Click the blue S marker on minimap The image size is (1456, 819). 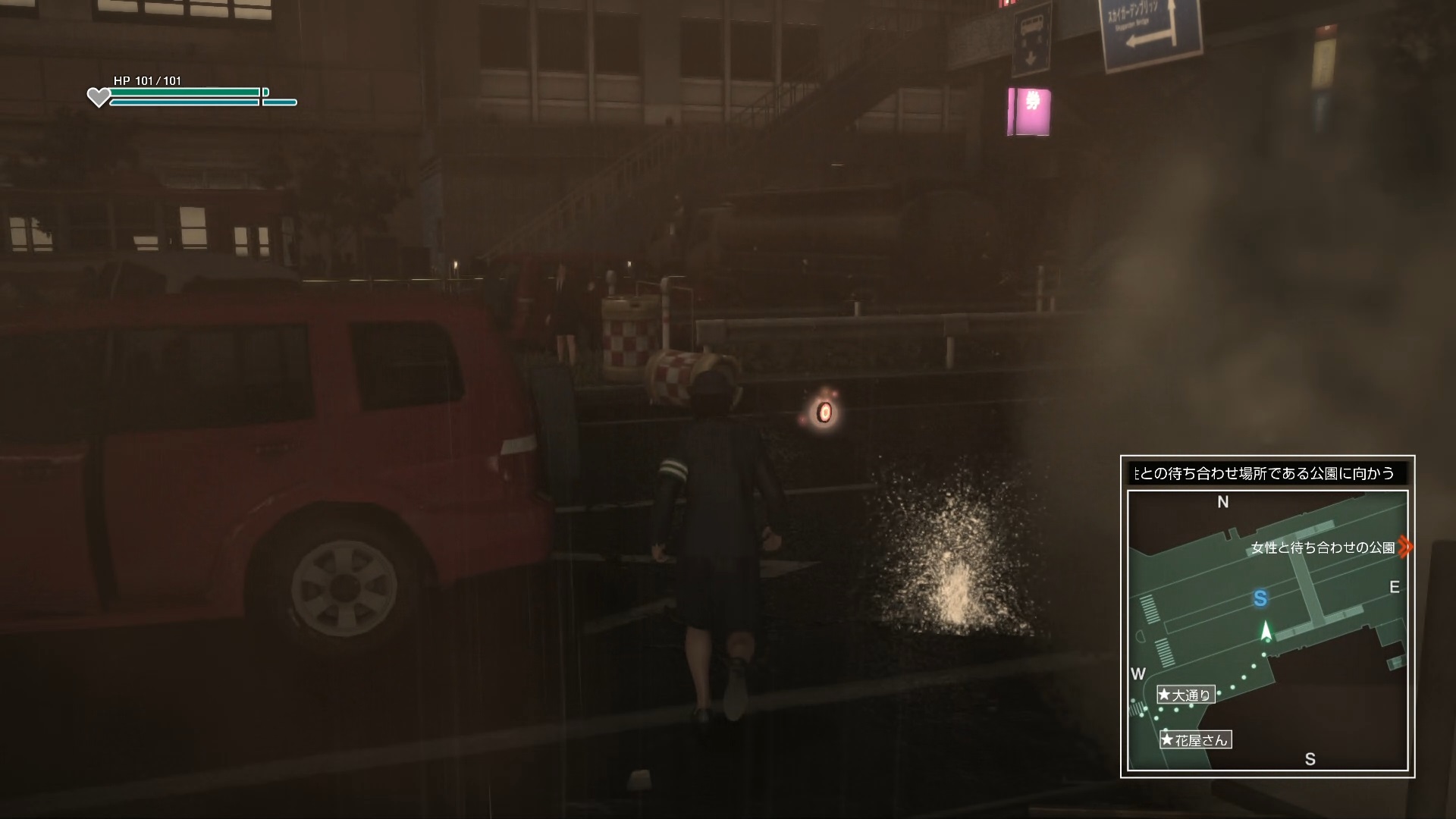(1260, 599)
